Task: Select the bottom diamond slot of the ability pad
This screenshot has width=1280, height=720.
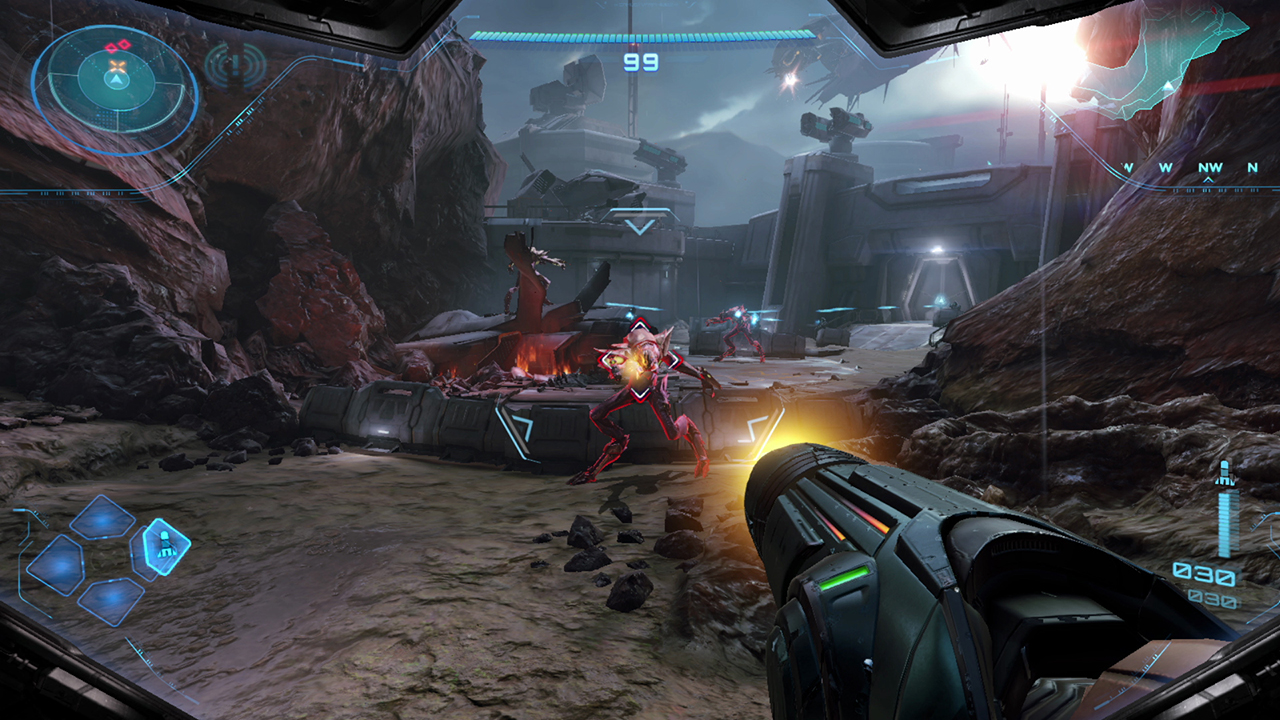Action: click(x=112, y=603)
